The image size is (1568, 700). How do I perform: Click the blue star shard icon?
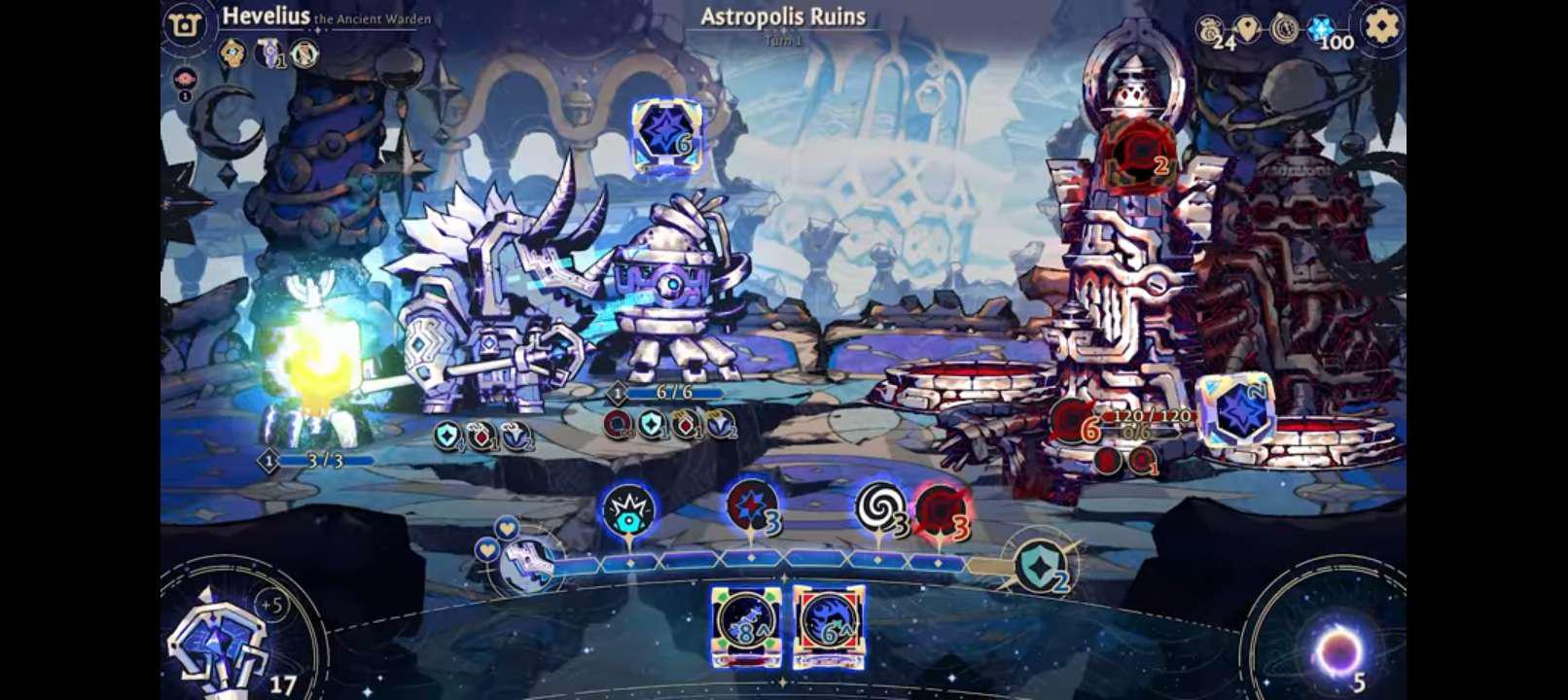pyautogui.click(x=1320, y=29)
